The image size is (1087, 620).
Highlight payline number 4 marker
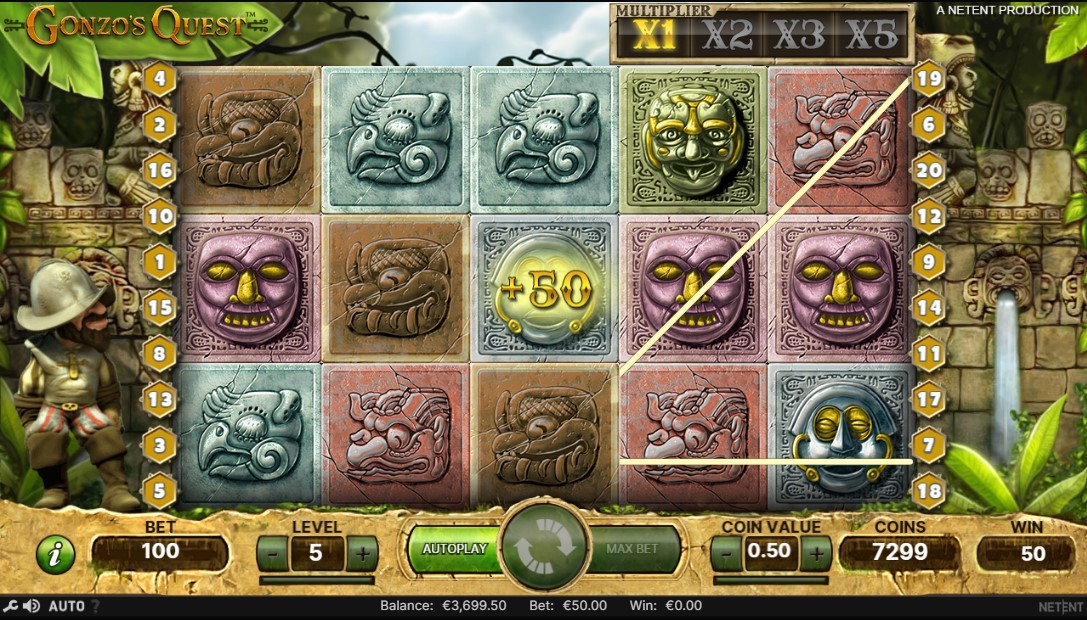(x=159, y=77)
